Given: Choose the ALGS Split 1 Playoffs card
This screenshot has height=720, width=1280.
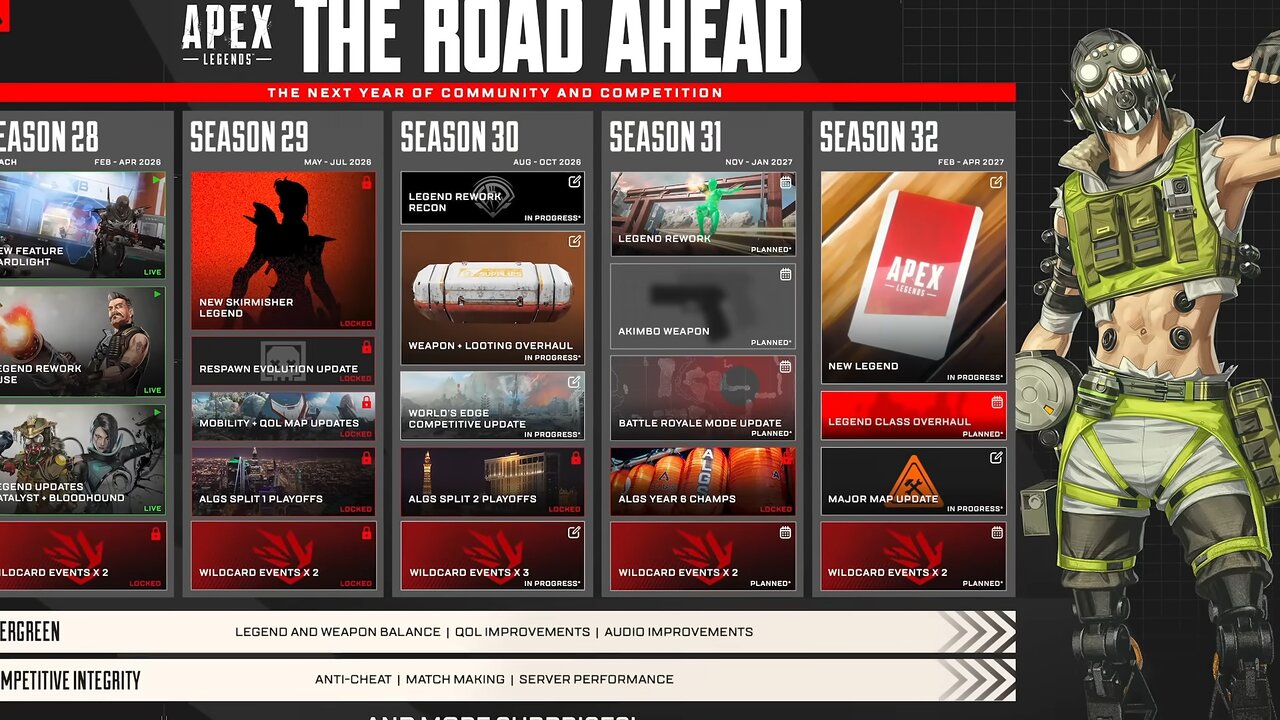Looking at the screenshot, I should pos(283,481).
